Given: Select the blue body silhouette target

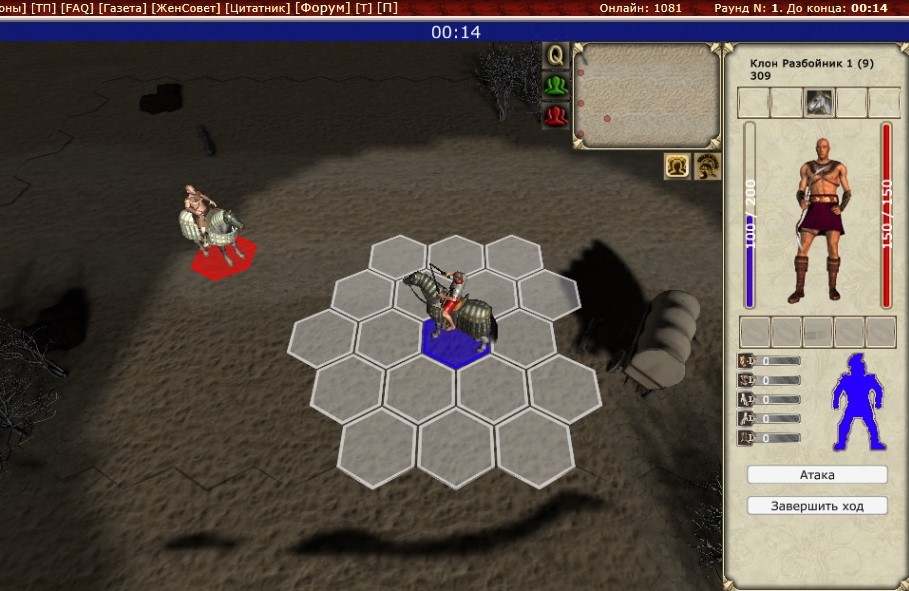Looking at the screenshot, I should pos(858,400).
